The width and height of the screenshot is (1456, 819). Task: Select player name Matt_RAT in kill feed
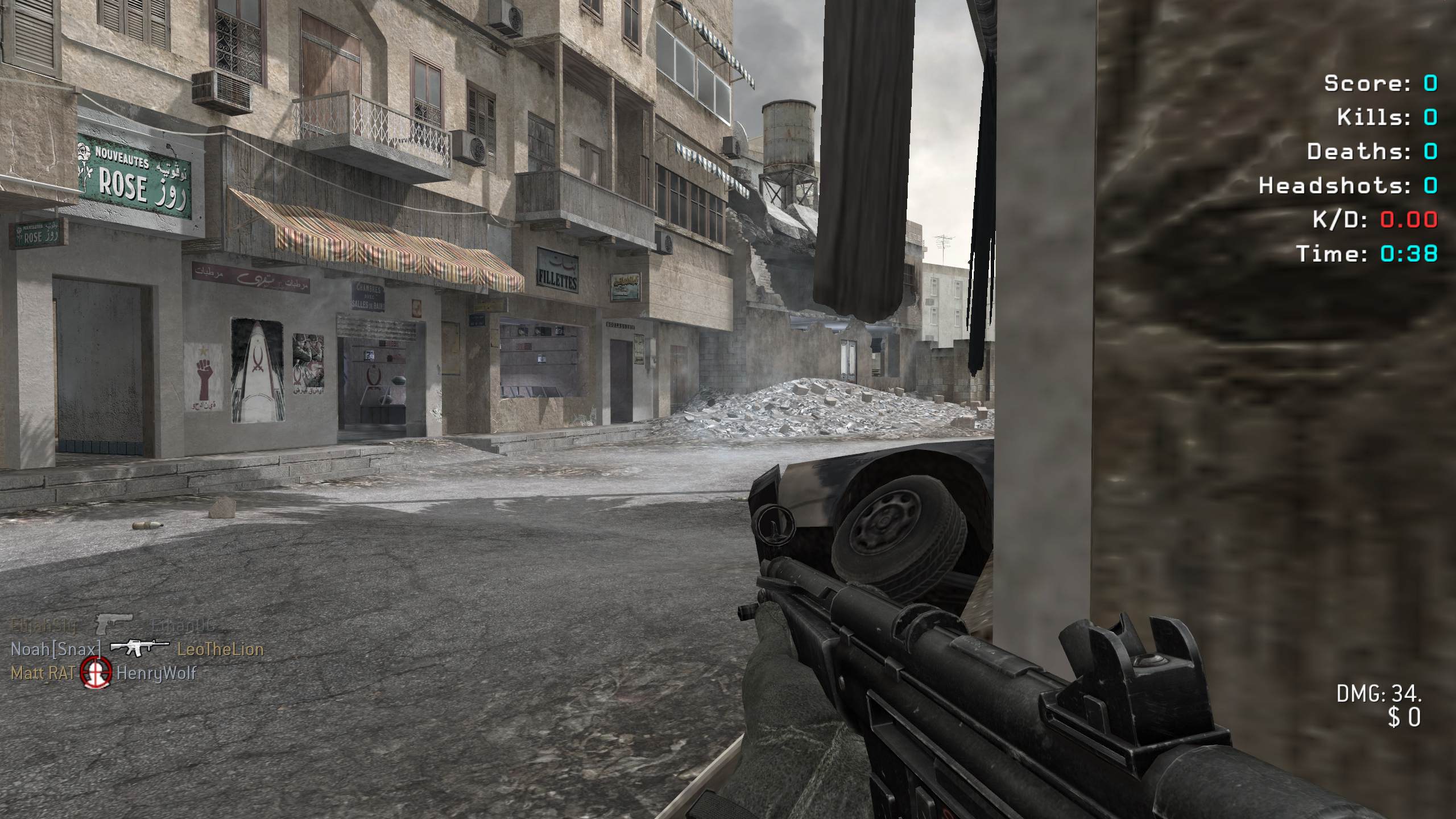tap(43, 673)
